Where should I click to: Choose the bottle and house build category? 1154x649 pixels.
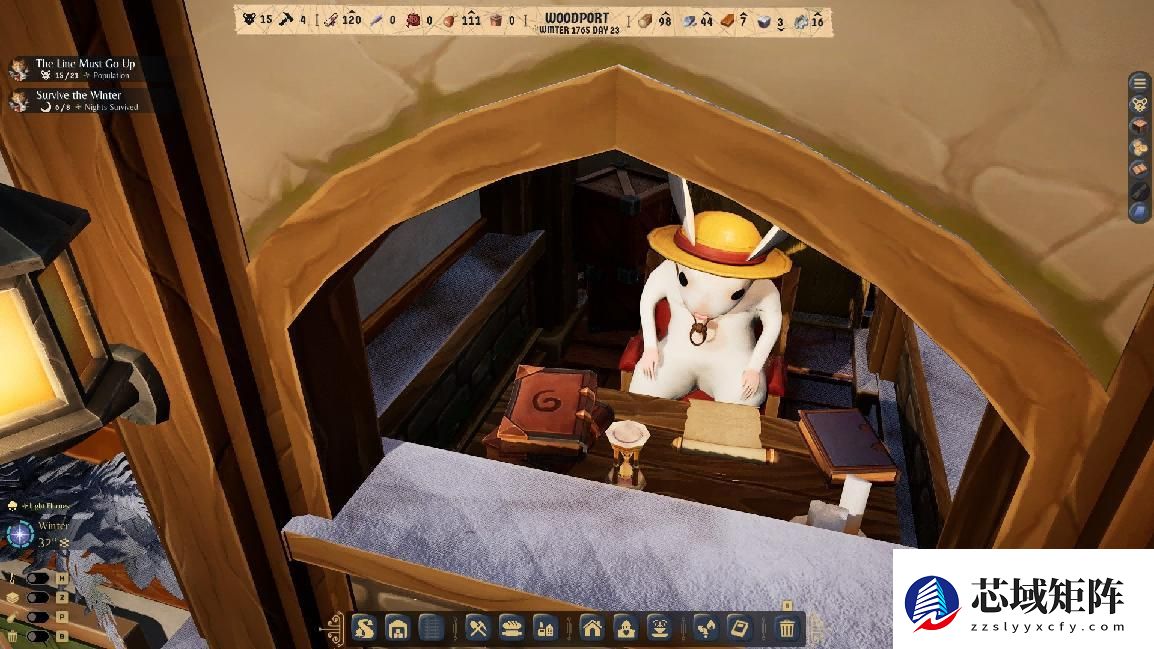click(545, 628)
